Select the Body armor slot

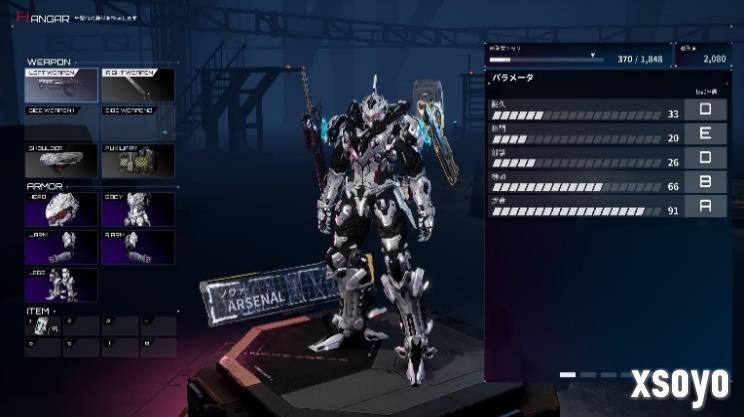(138, 209)
